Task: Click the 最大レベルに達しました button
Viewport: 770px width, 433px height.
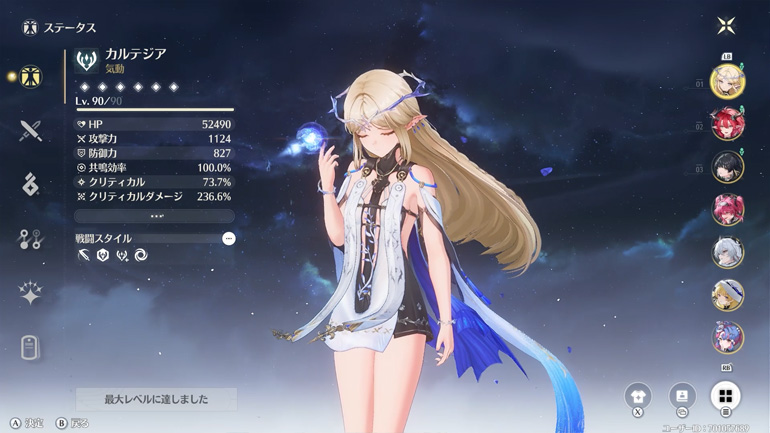Action: (x=156, y=399)
